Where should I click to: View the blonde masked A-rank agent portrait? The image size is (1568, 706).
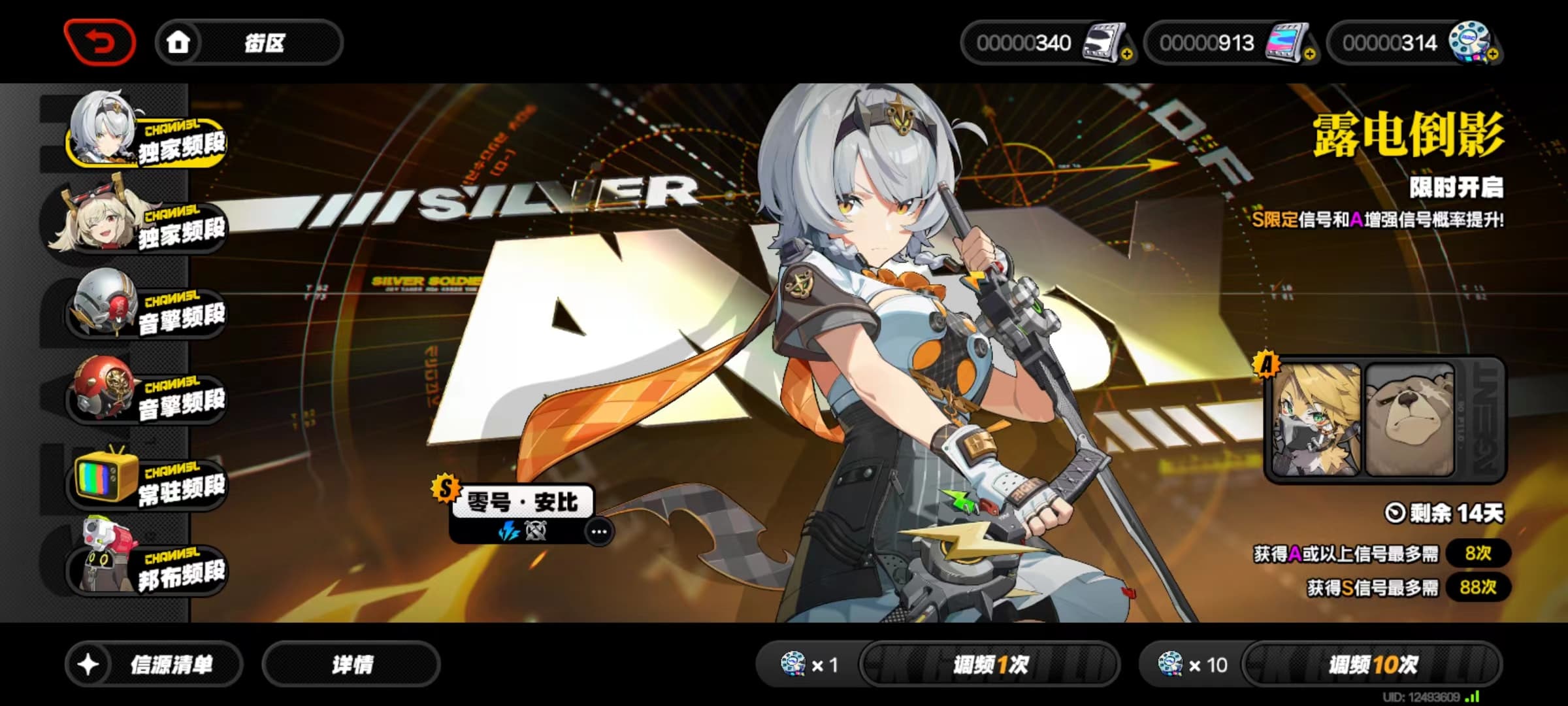[1316, 420]
